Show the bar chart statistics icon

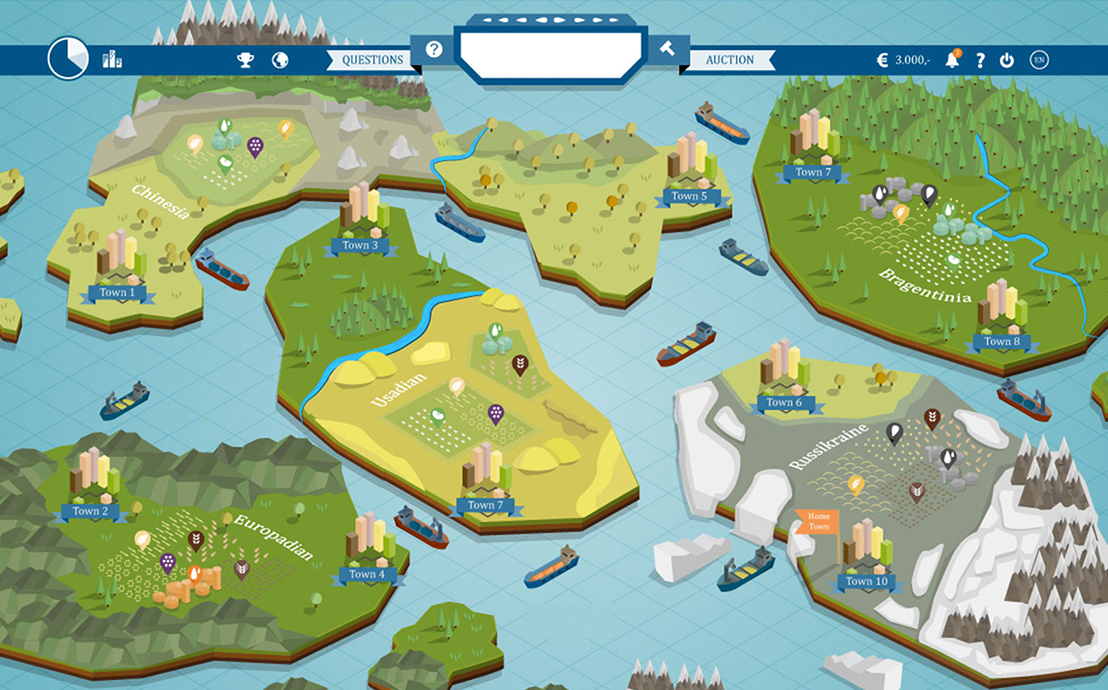coord(112,59)
